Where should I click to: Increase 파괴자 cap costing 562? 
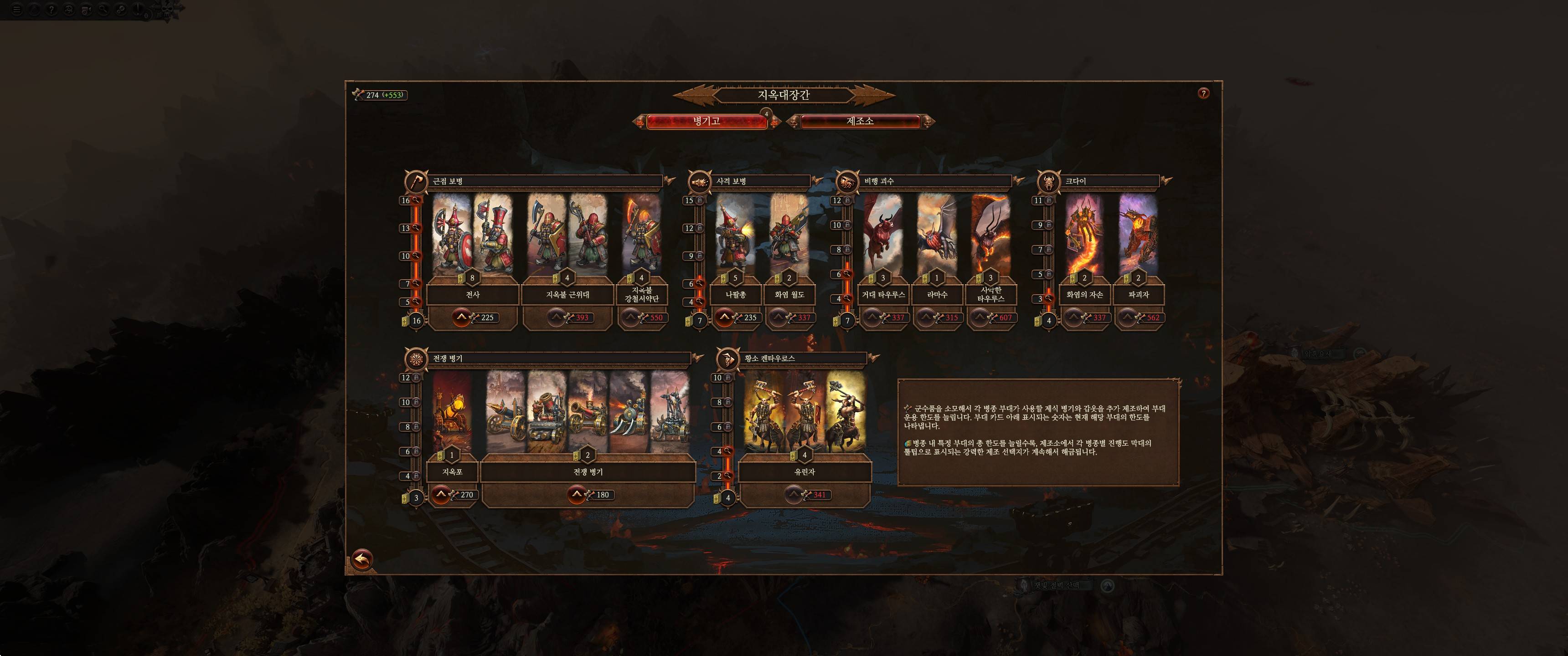pos(1127,317)
